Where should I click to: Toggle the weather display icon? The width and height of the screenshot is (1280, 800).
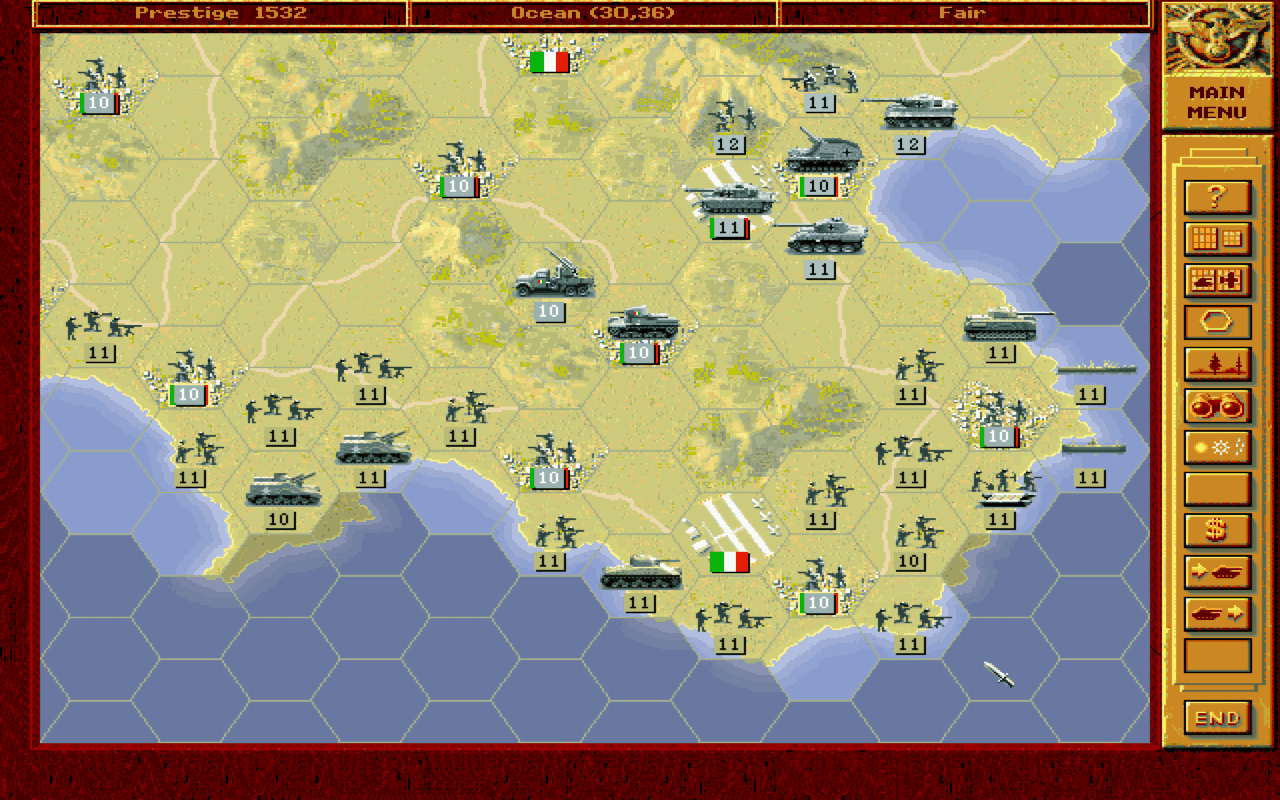(1217, 448)
